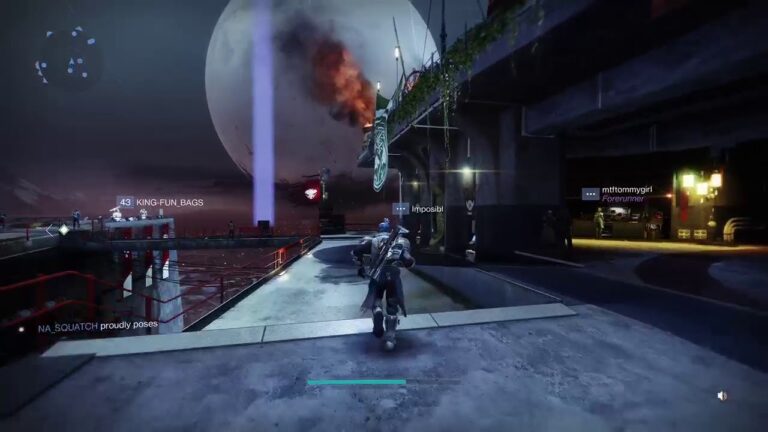The image size is (768, 432).
Task: Click the red Crucible vendor marker
Action: pos(312,192)
